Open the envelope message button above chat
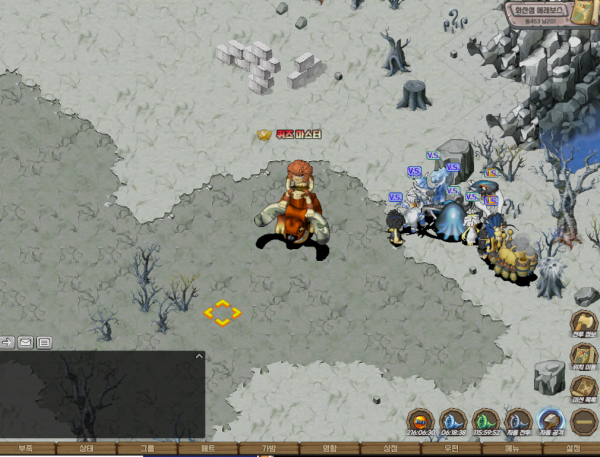 [x=26, y=342]
